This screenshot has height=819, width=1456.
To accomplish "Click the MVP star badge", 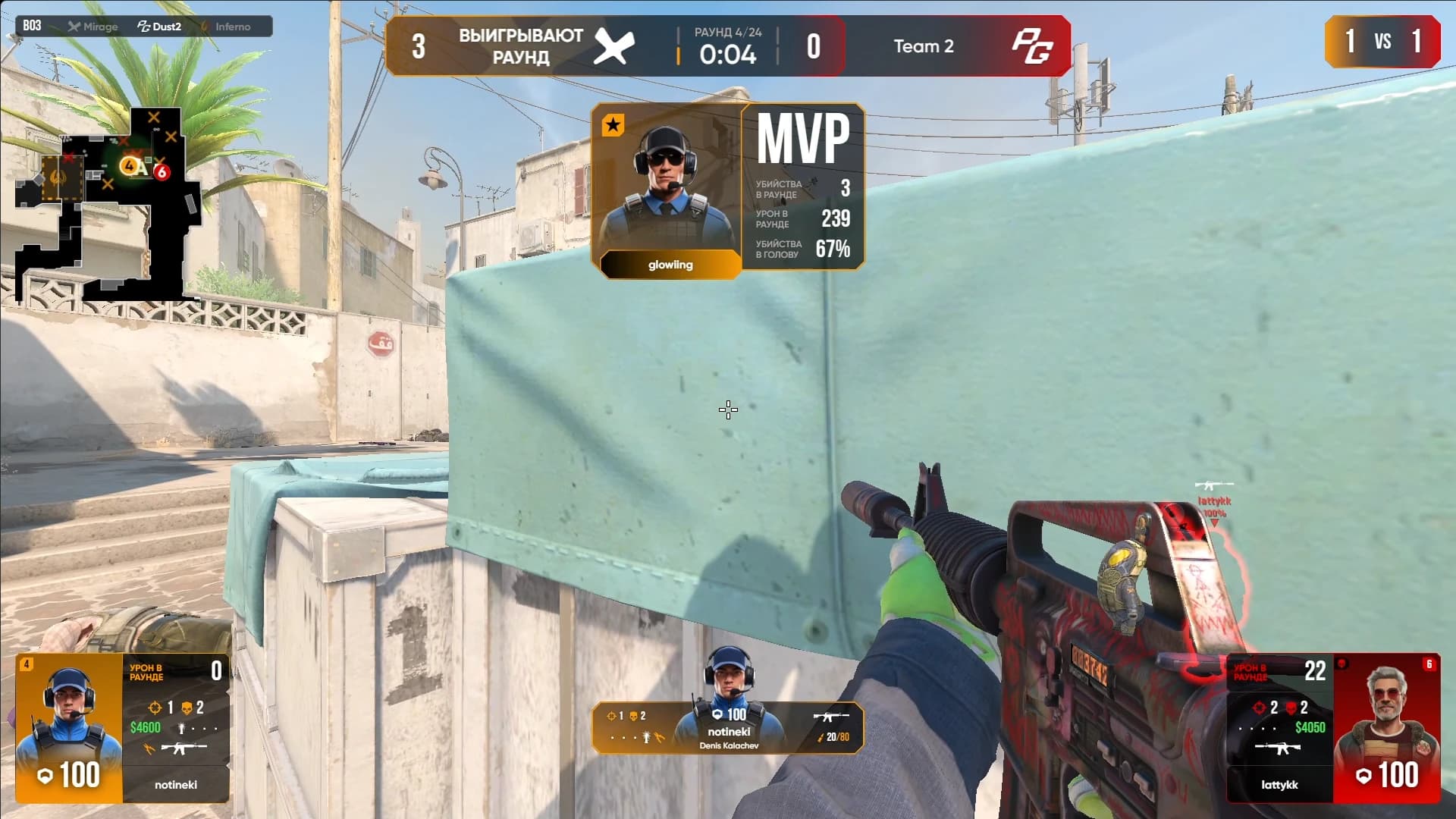I will click(613, 125).
